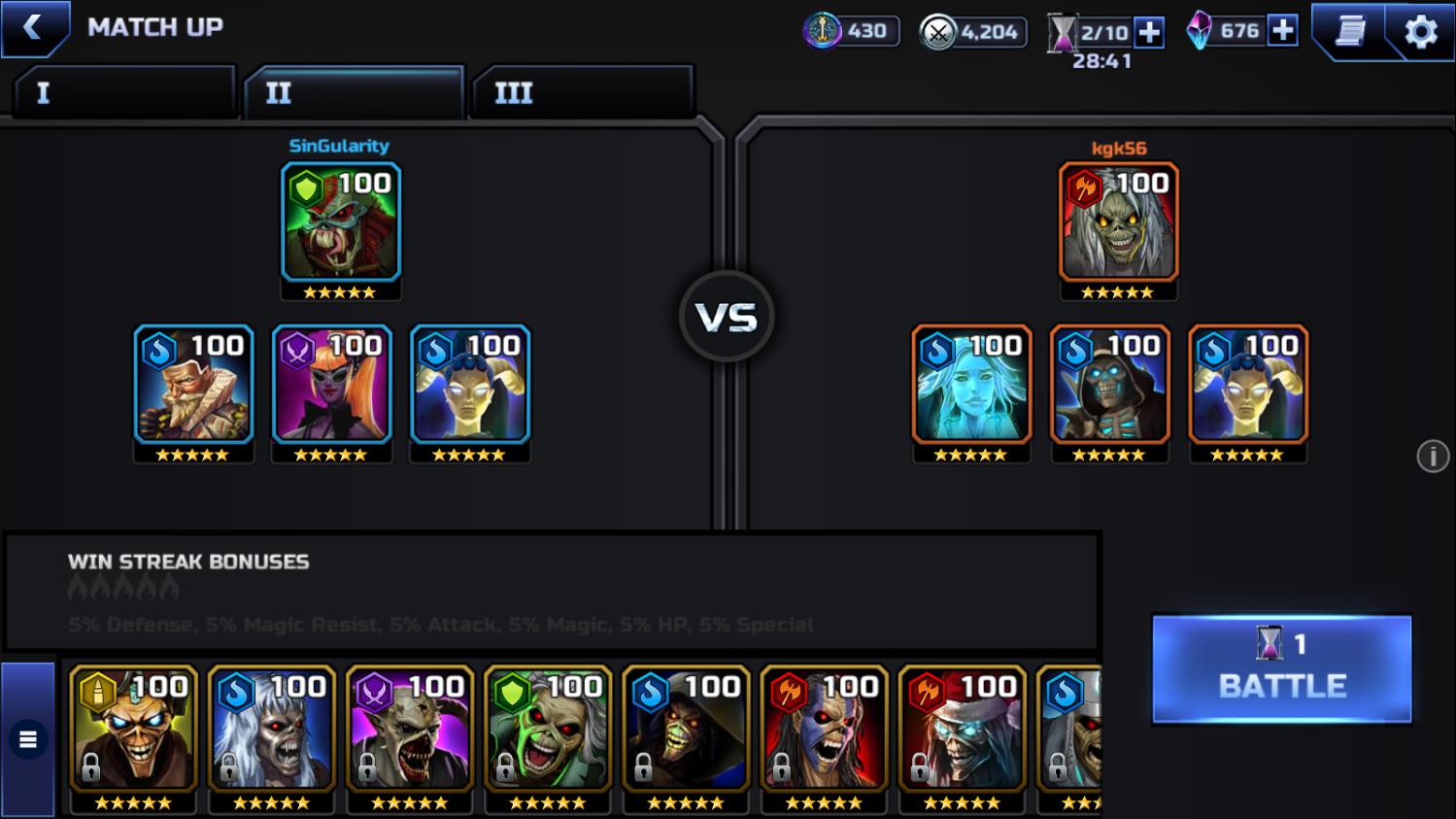Viewport: 1456px width, 819px height.
Task: Pick the bearded soldier with blue class badge
Action: pyautogui.click(x=193, y=386)
